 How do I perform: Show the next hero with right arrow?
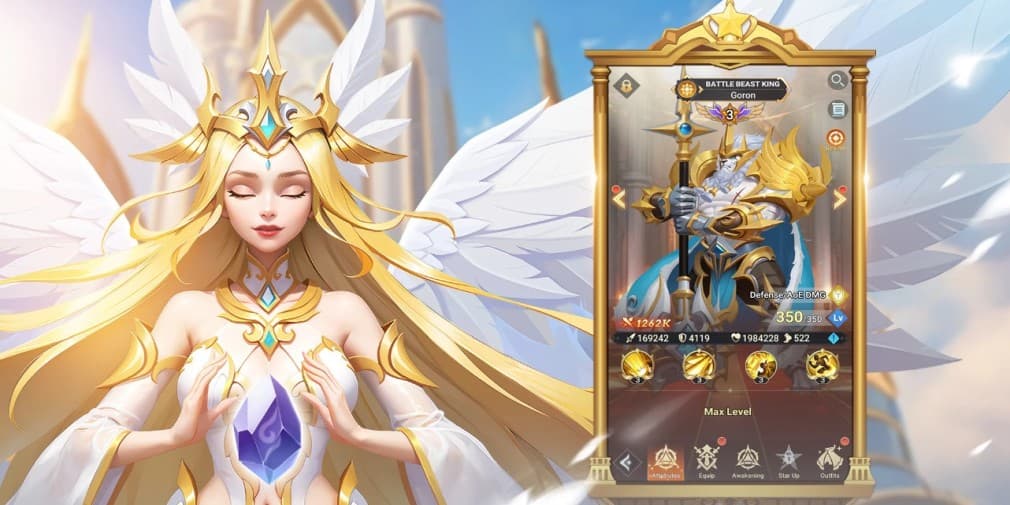[839, 198]
